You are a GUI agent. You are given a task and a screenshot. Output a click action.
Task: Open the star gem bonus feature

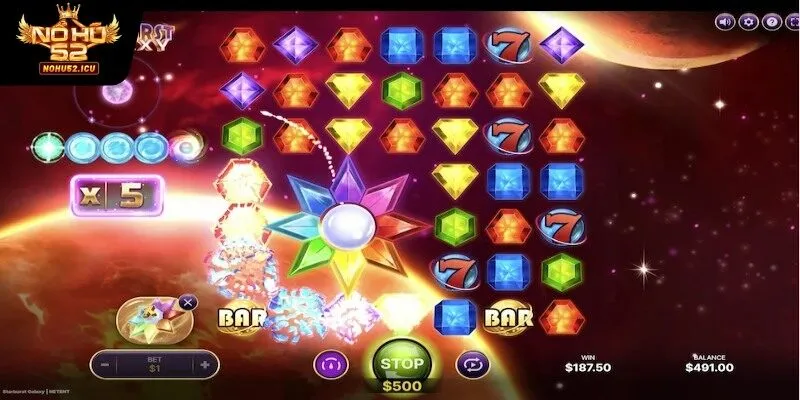[151, 320]
